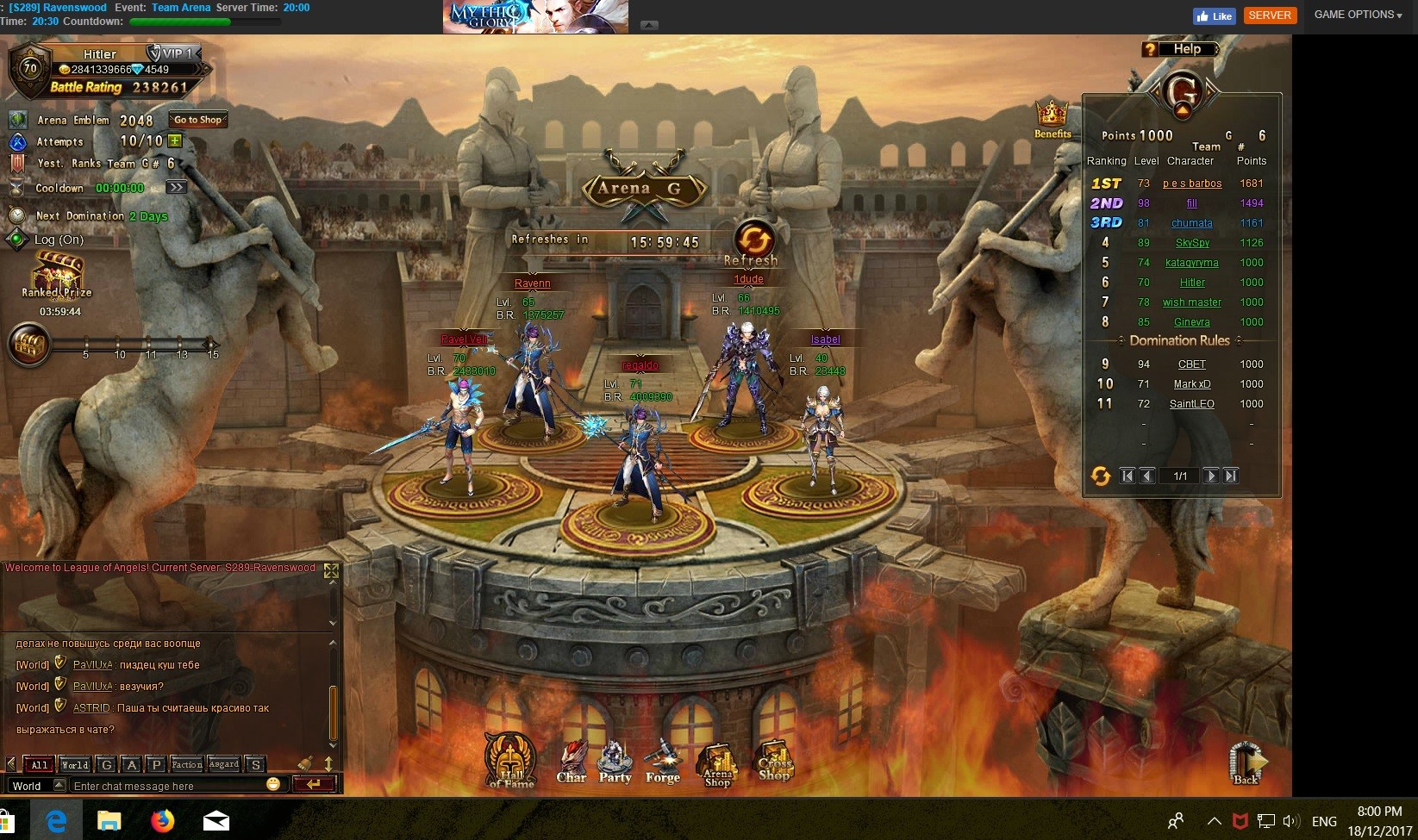Open the Char menu
This screenshot has height=840, width=1418.
[x=572, y=762]
